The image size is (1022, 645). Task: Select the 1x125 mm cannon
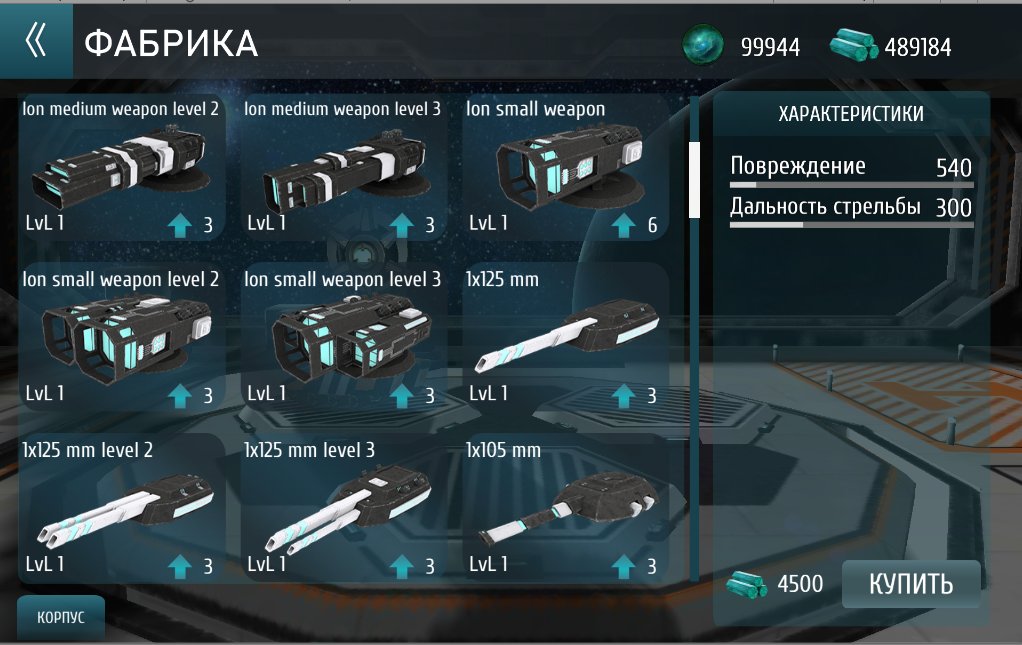(565, 337)
